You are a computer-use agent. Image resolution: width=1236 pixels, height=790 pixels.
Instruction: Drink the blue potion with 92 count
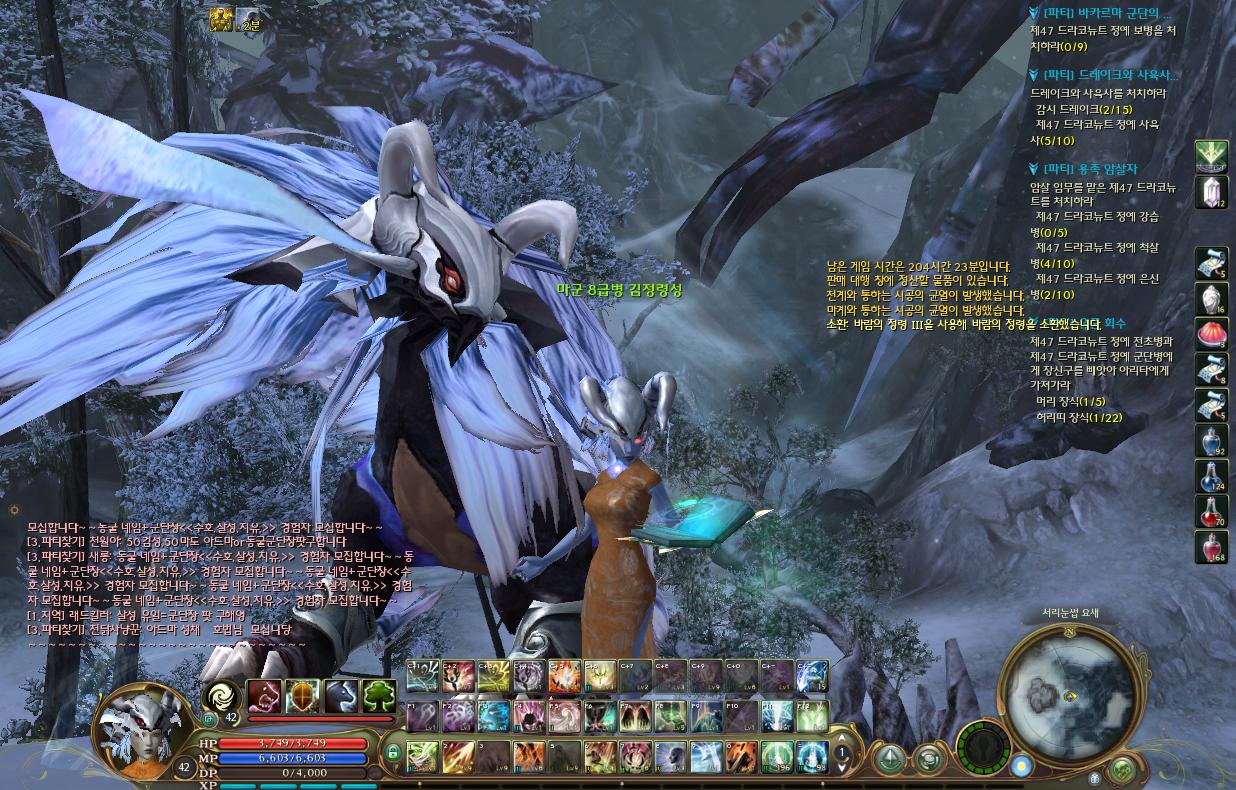coord(1211,442)
